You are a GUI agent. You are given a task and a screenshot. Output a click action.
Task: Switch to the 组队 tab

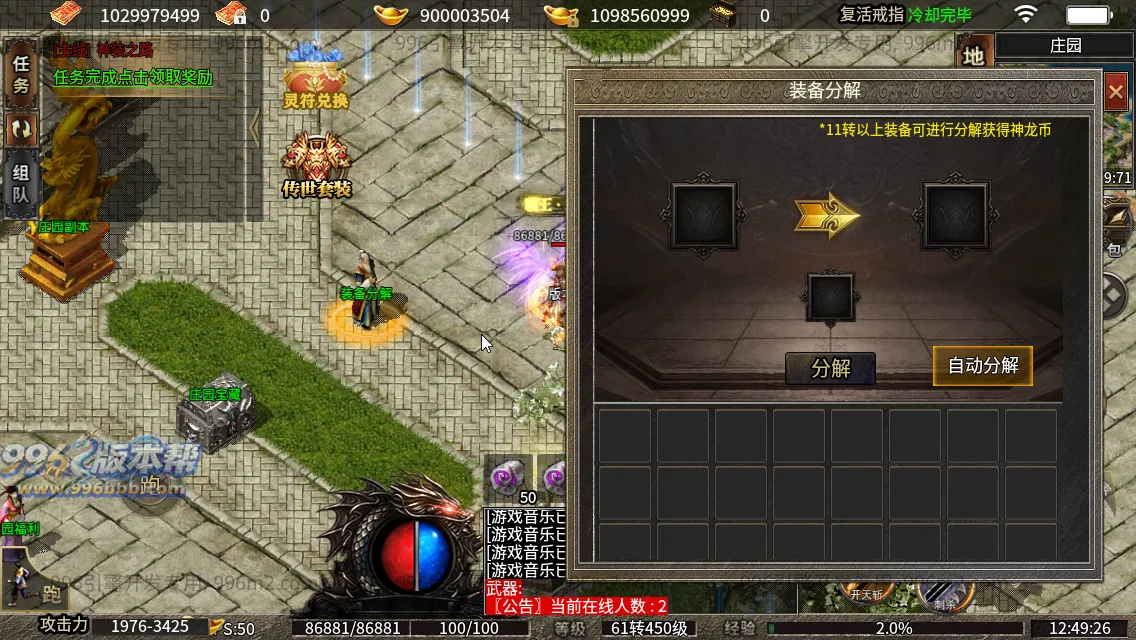point(20,183)
